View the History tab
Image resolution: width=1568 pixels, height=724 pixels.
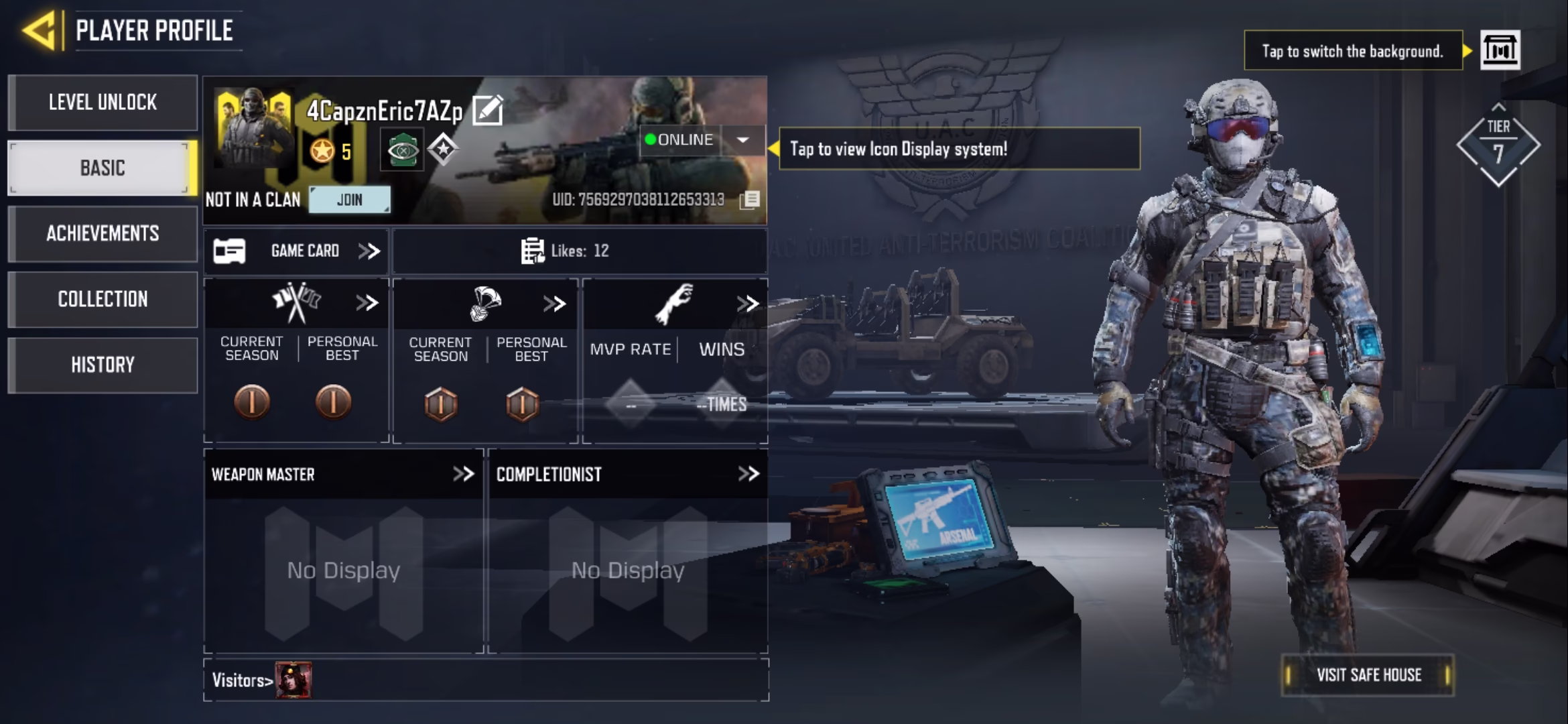[103, 365]
